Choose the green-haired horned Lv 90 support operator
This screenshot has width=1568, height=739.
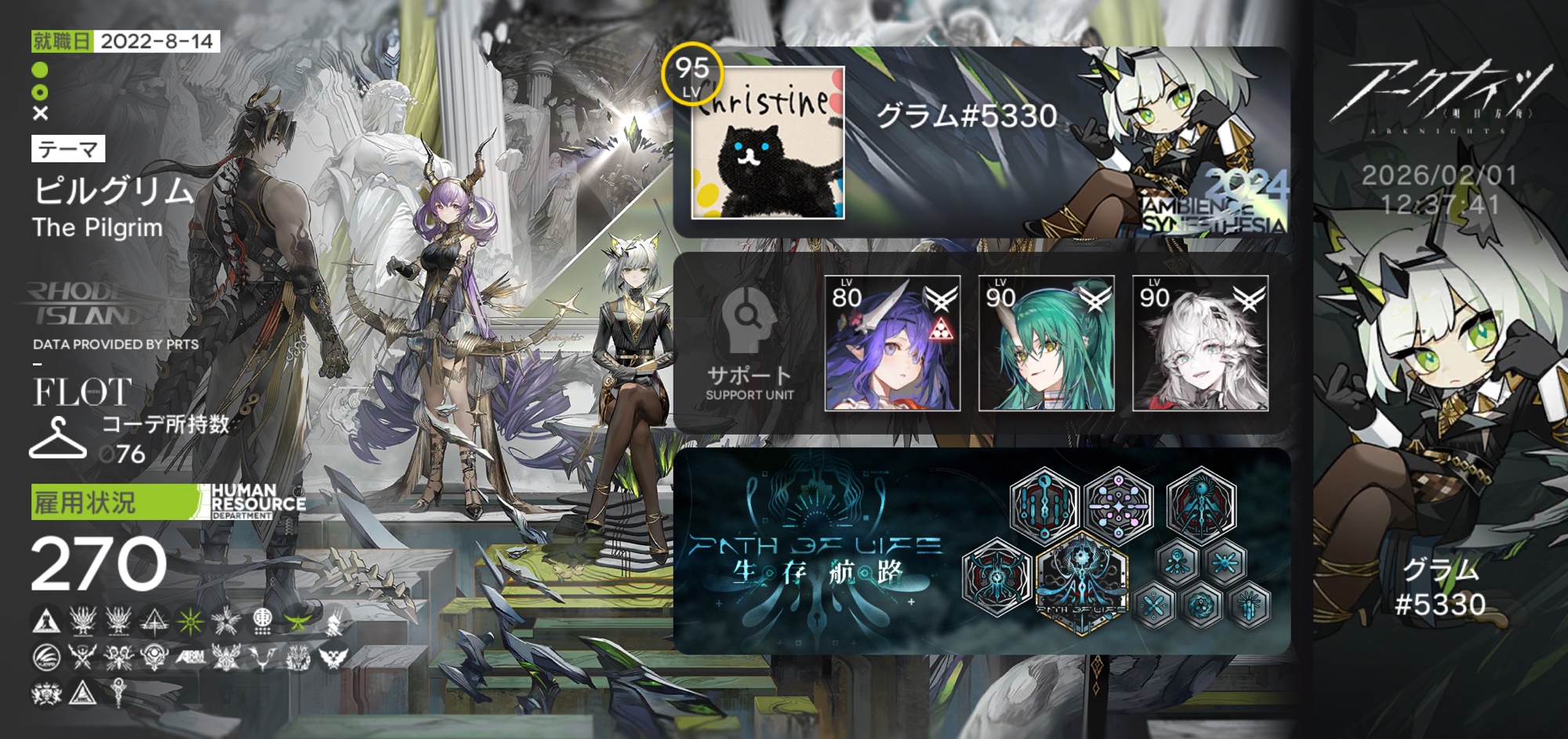pyautogui.click(x=1046, y=344)
